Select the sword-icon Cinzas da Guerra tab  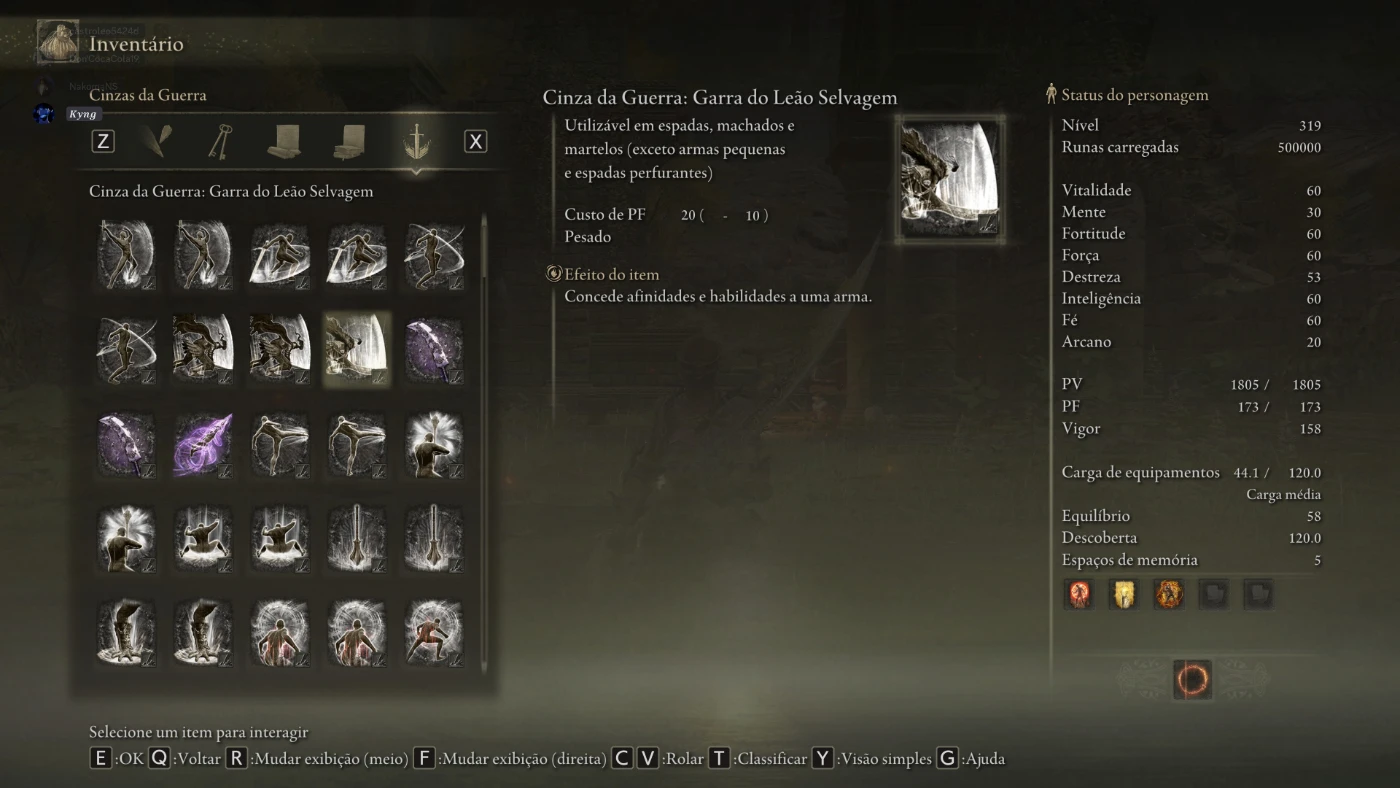tap(415, 141)
